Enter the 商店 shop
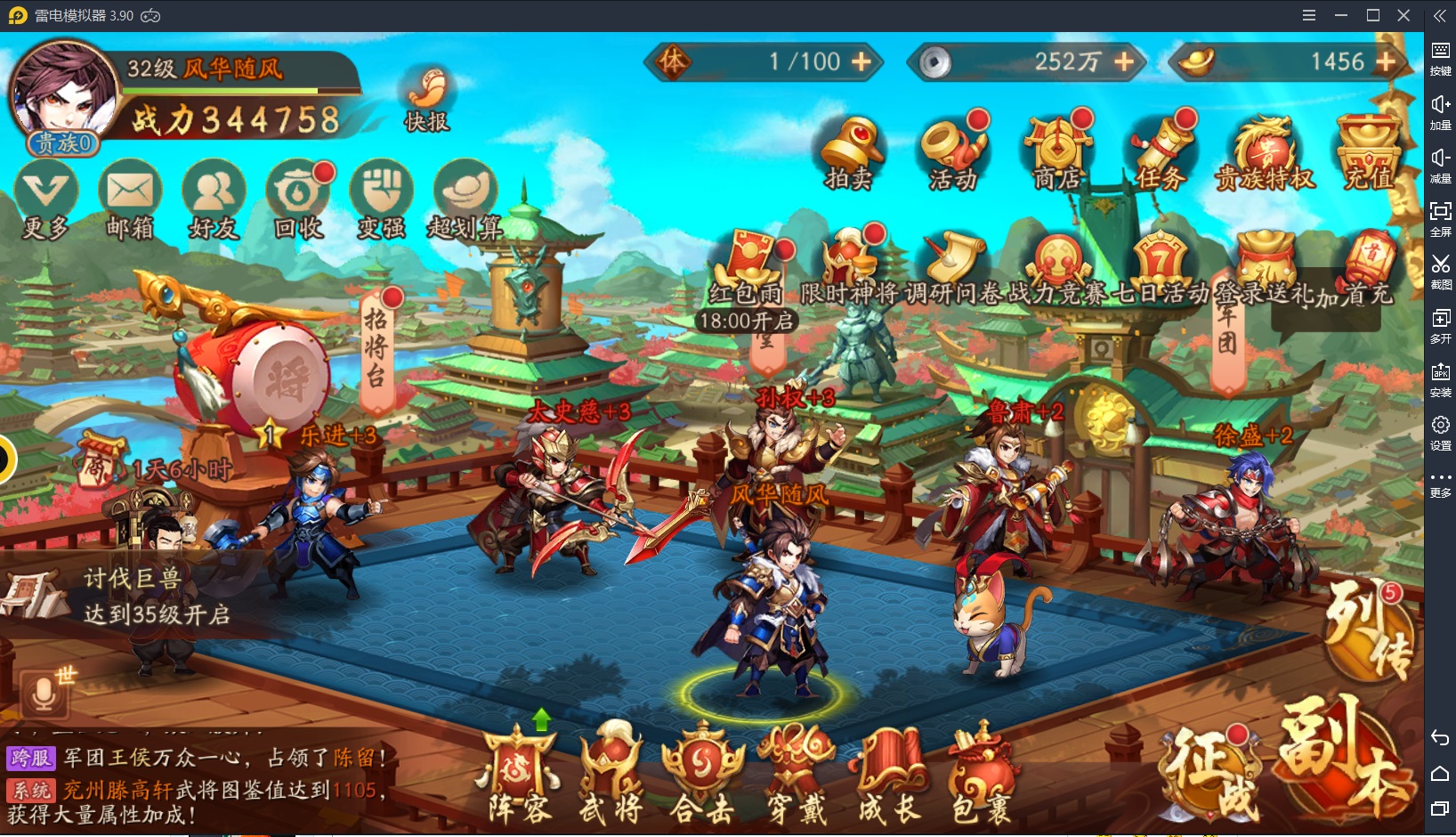Viewport: 1456px width, 837px height. [1057, 150]
